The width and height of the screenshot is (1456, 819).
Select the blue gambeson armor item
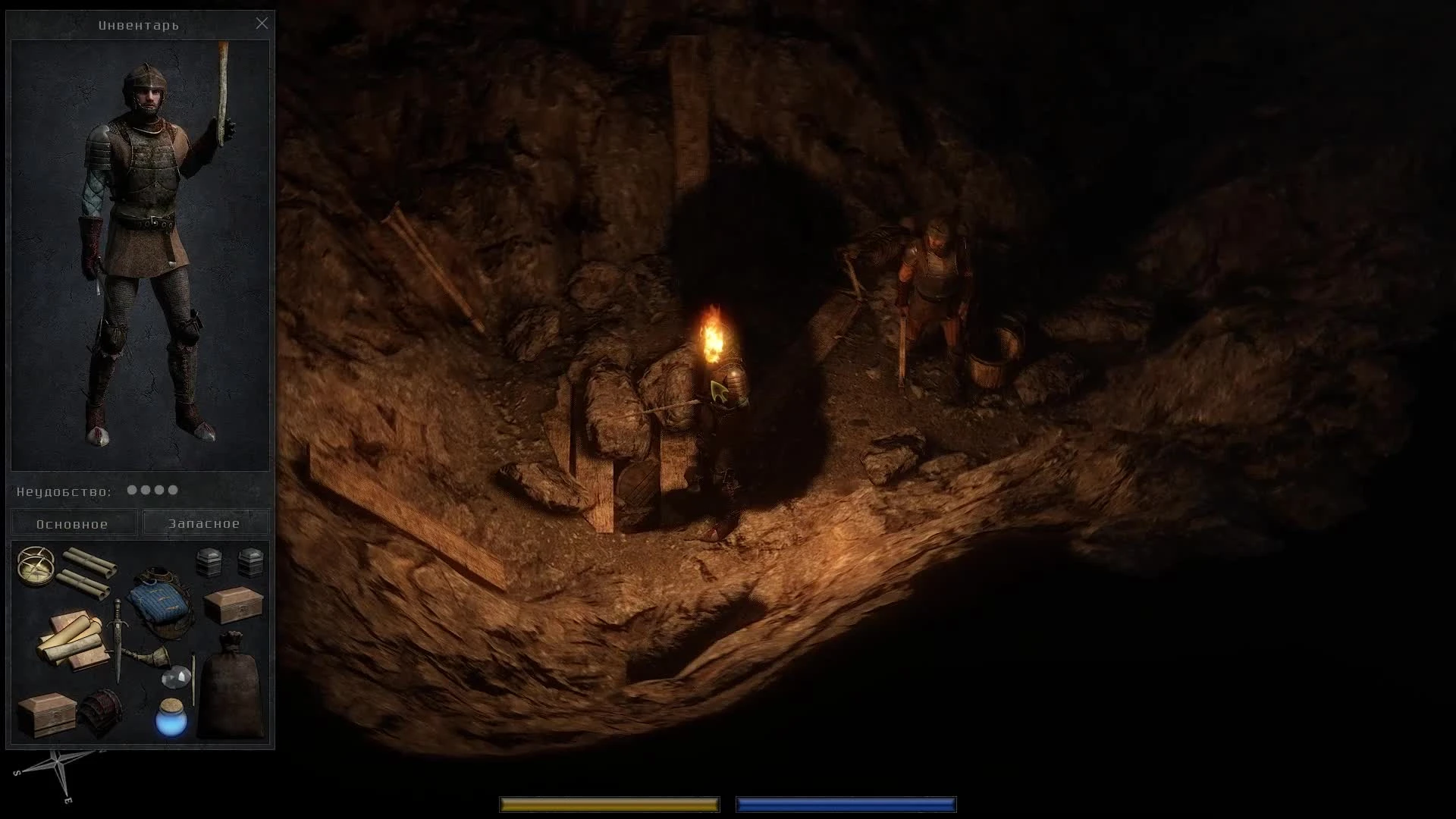click(162, 599)
